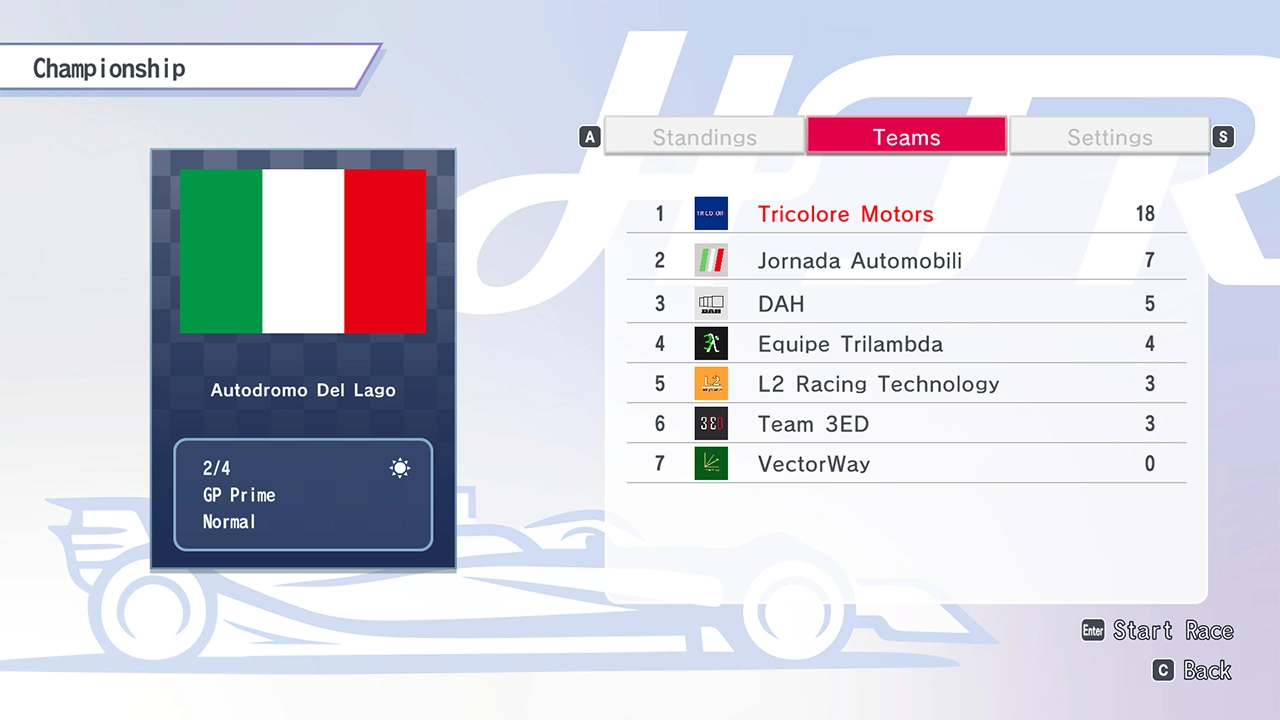Go back from the Championship screen
This screenshot has width=1280, height=720.
click(x=1192, y=670)
